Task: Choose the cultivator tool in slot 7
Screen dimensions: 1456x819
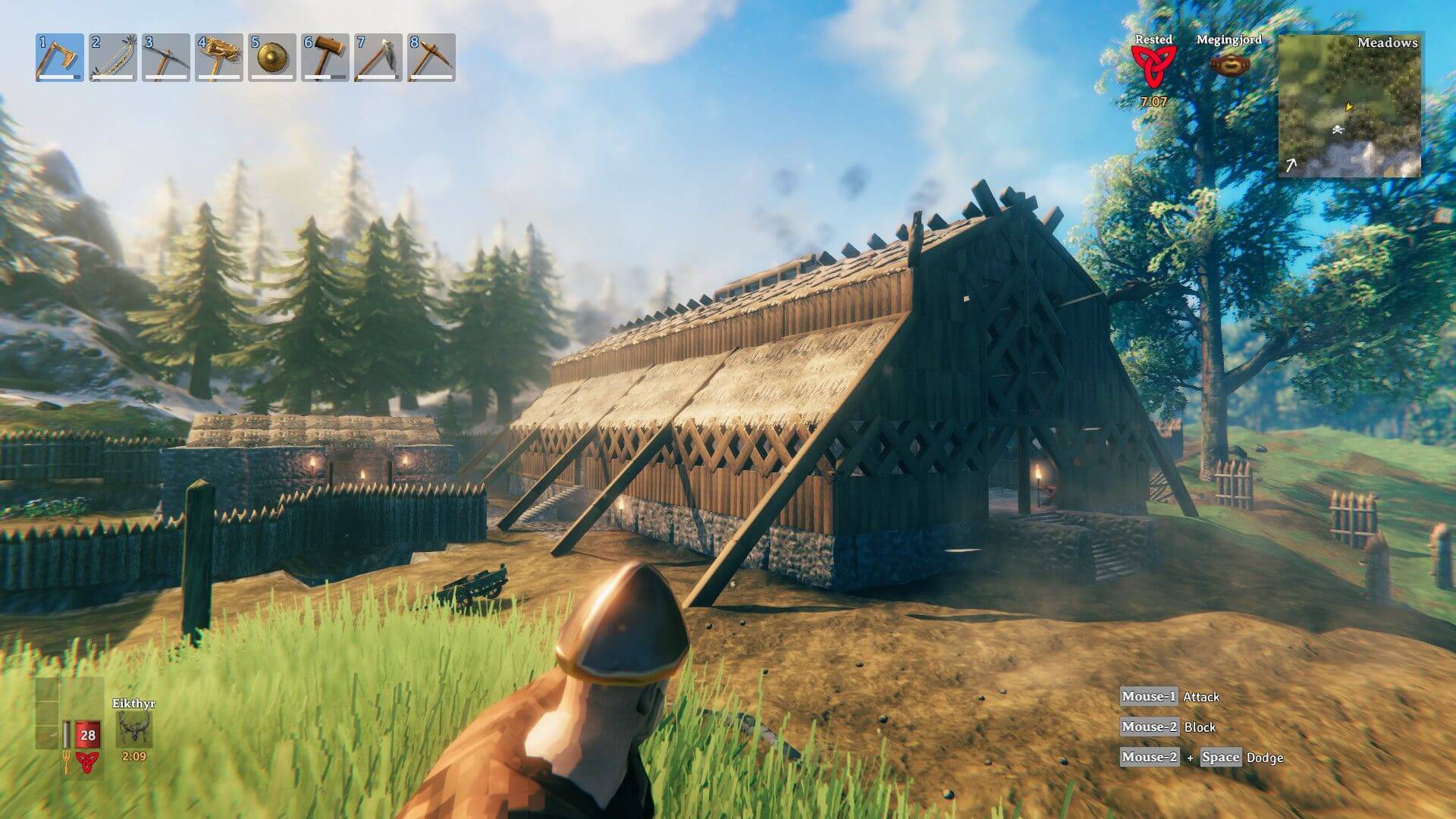Action: 378,58
